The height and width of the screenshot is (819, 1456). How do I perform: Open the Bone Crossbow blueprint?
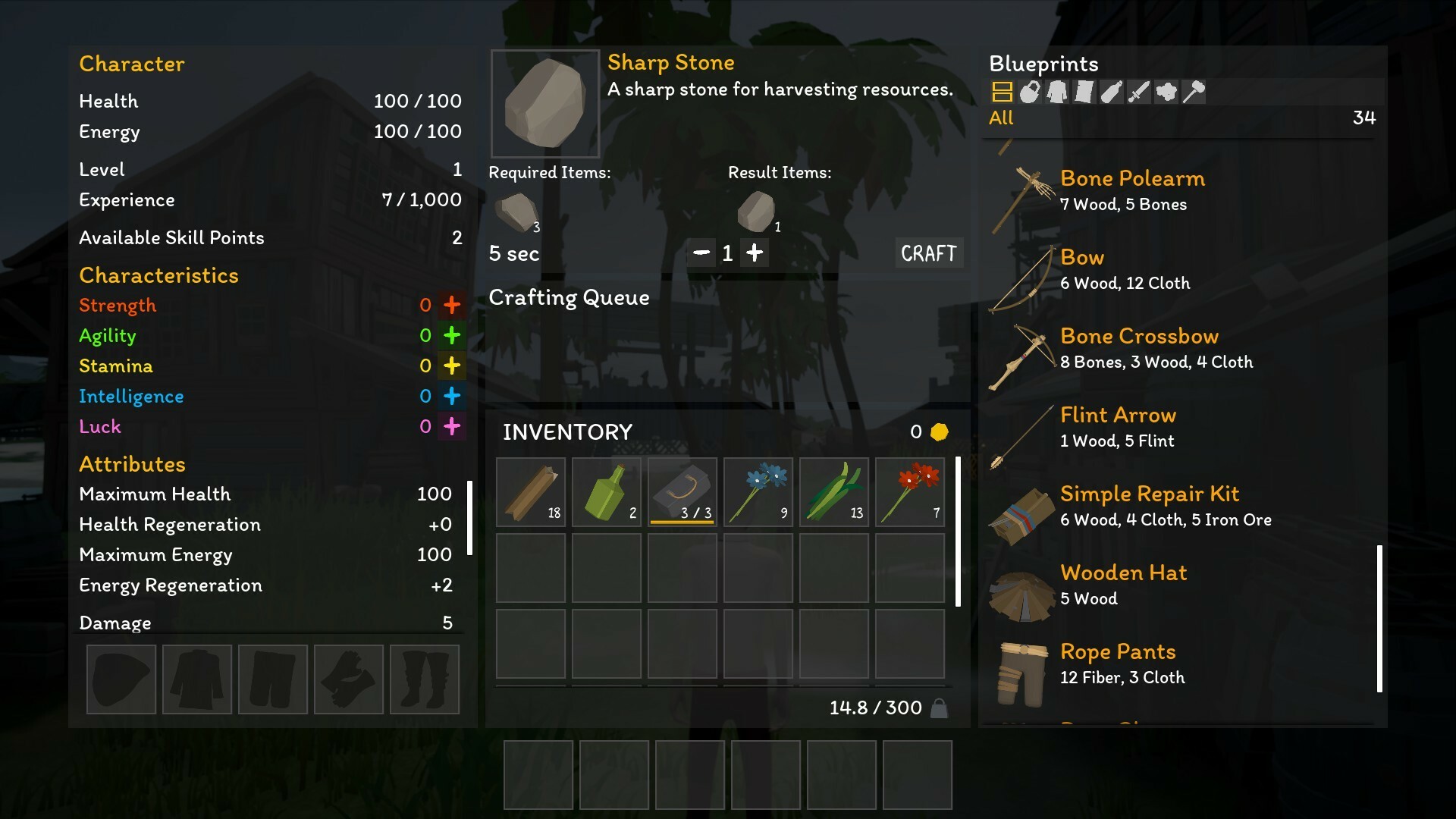pos(1140,336)
